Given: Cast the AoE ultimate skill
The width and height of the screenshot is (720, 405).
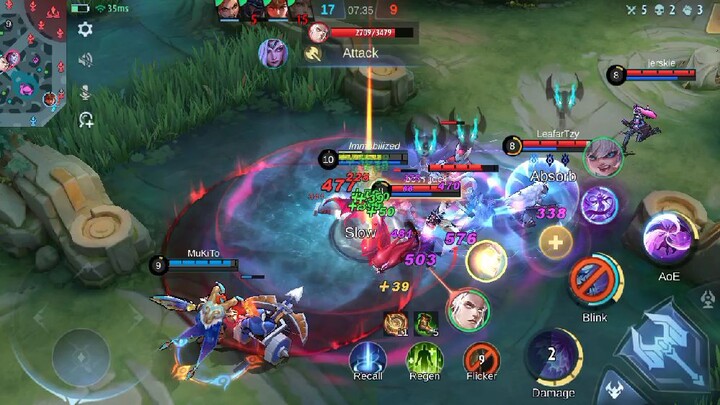Looking at the screenshot, I should click(668, 239).
